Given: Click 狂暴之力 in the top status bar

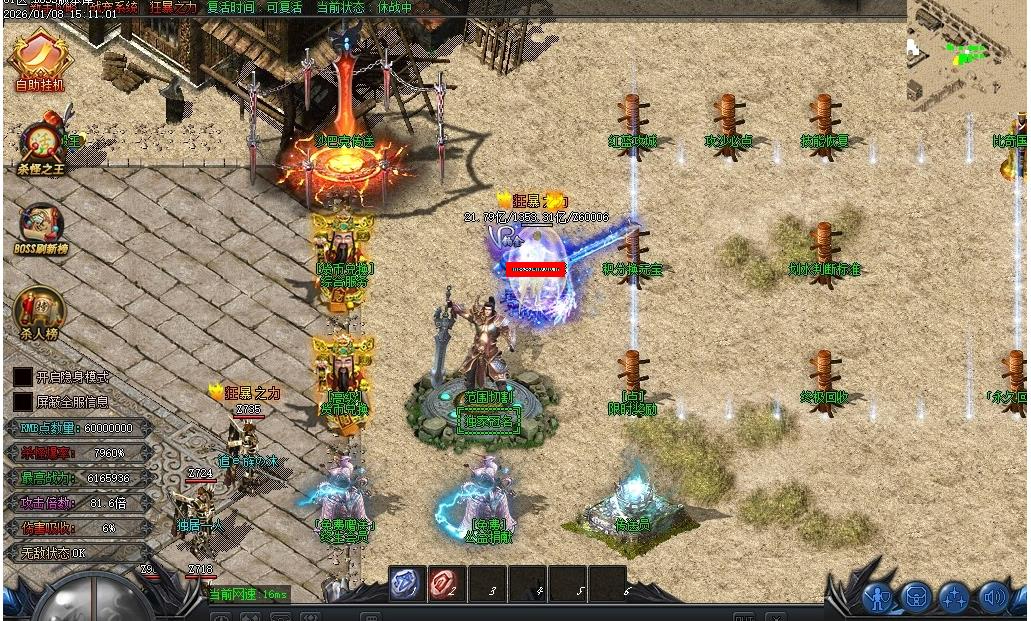Looking at the screenshot, I should 174,7.
